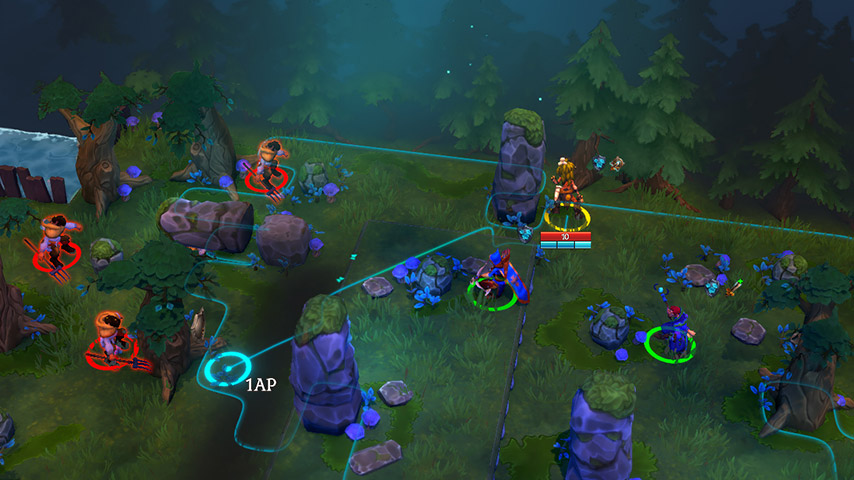Image resolution: width=854 pixels, height=480 pixels.
Task: Select the blonde hero in the yellow ring
Action: 566,194
